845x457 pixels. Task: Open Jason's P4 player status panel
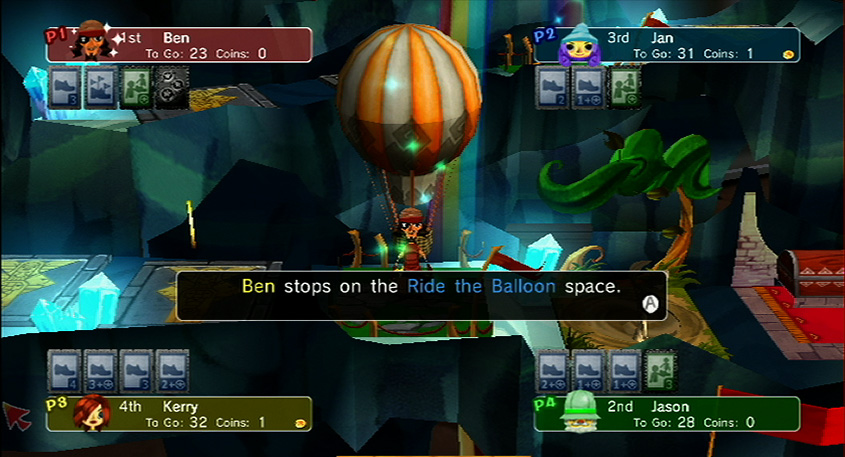(667, 414)
